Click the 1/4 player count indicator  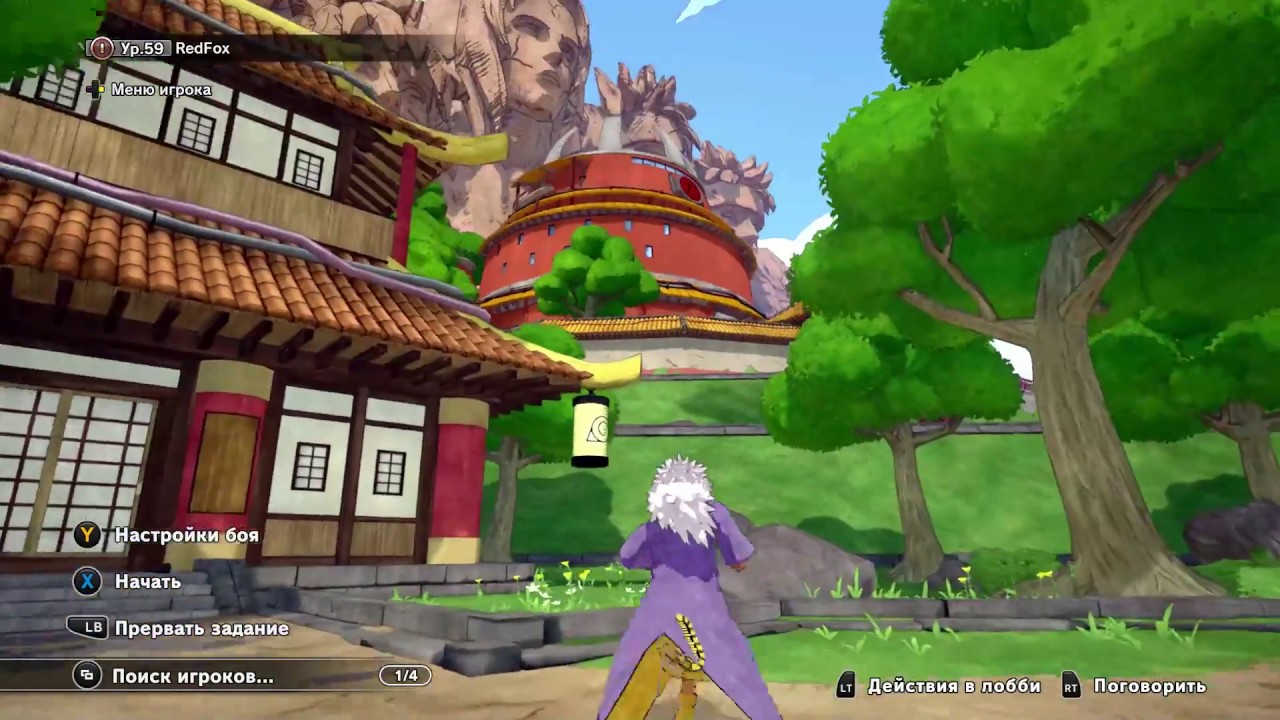pos(405,675)
